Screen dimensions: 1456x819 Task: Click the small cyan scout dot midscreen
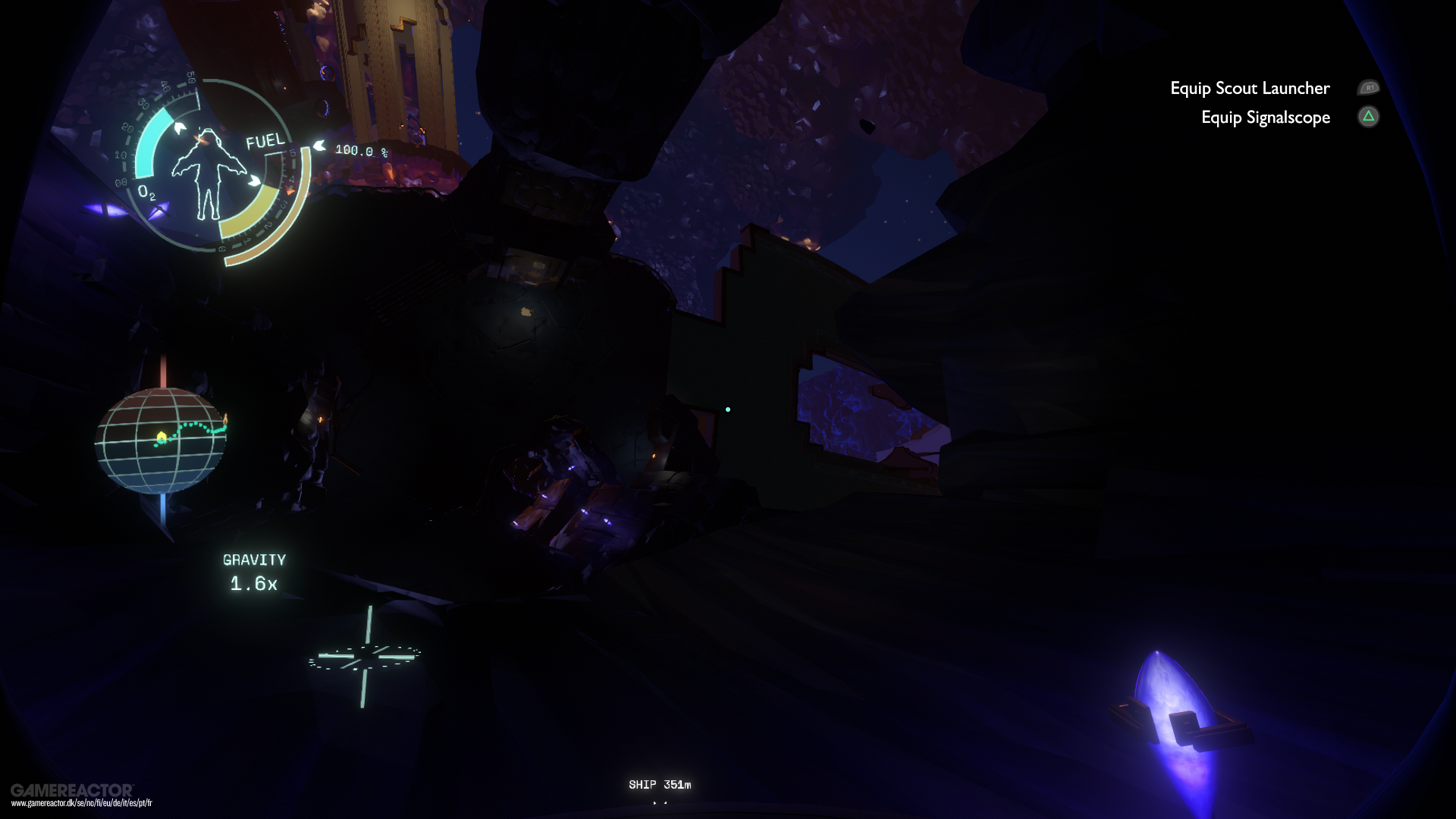coord(729,409)
